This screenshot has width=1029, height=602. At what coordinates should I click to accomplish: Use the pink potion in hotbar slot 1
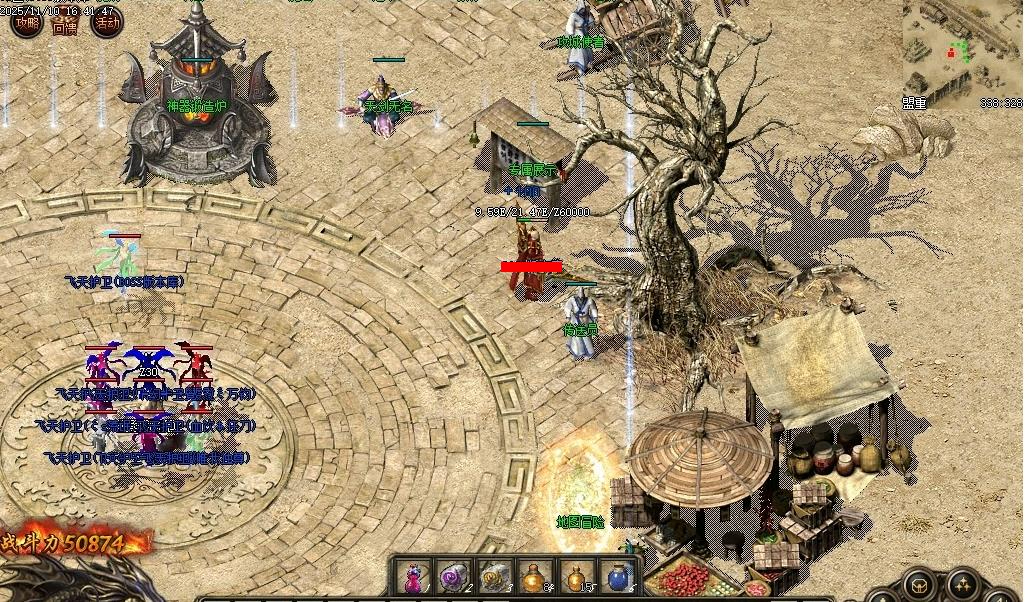[x=411, y=577]
